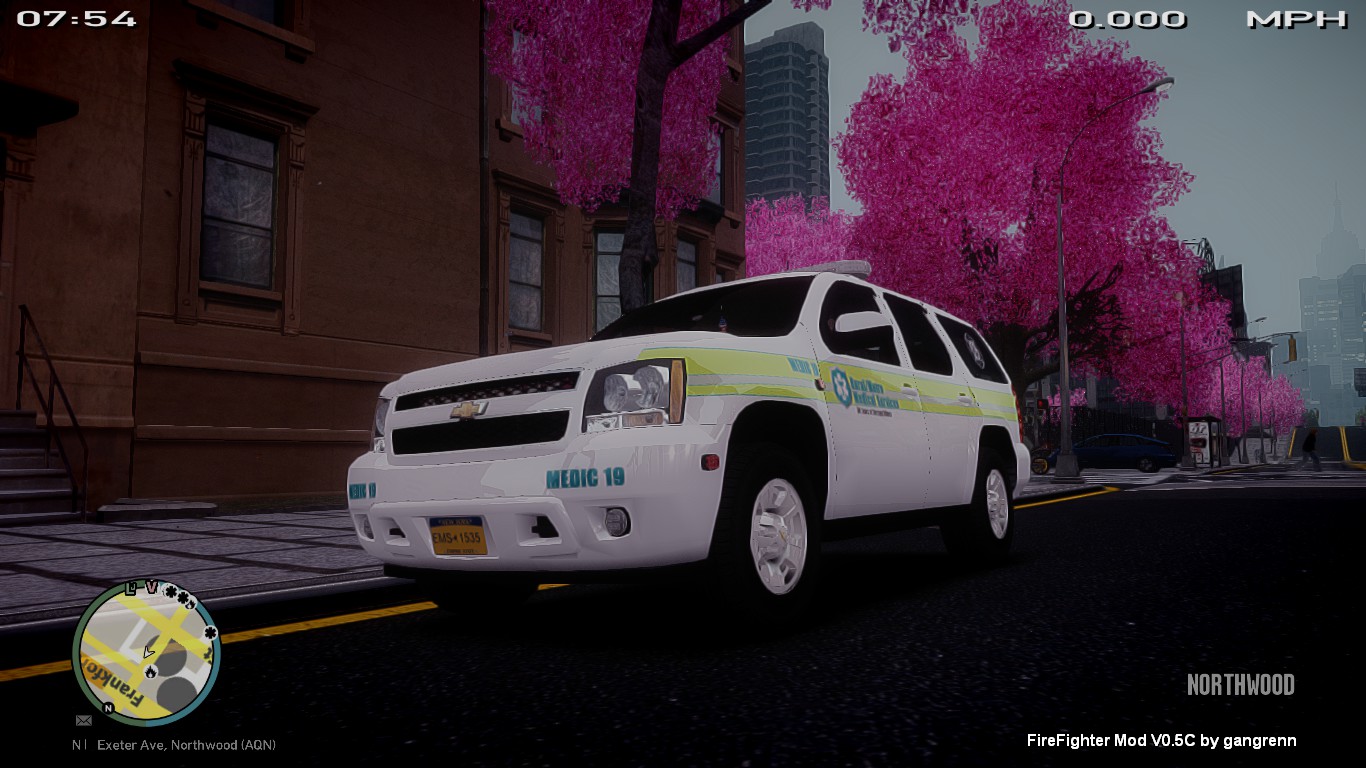Open the email envelope icon below the minimap
The image size is (1366, 768).
tap(84, 720)
